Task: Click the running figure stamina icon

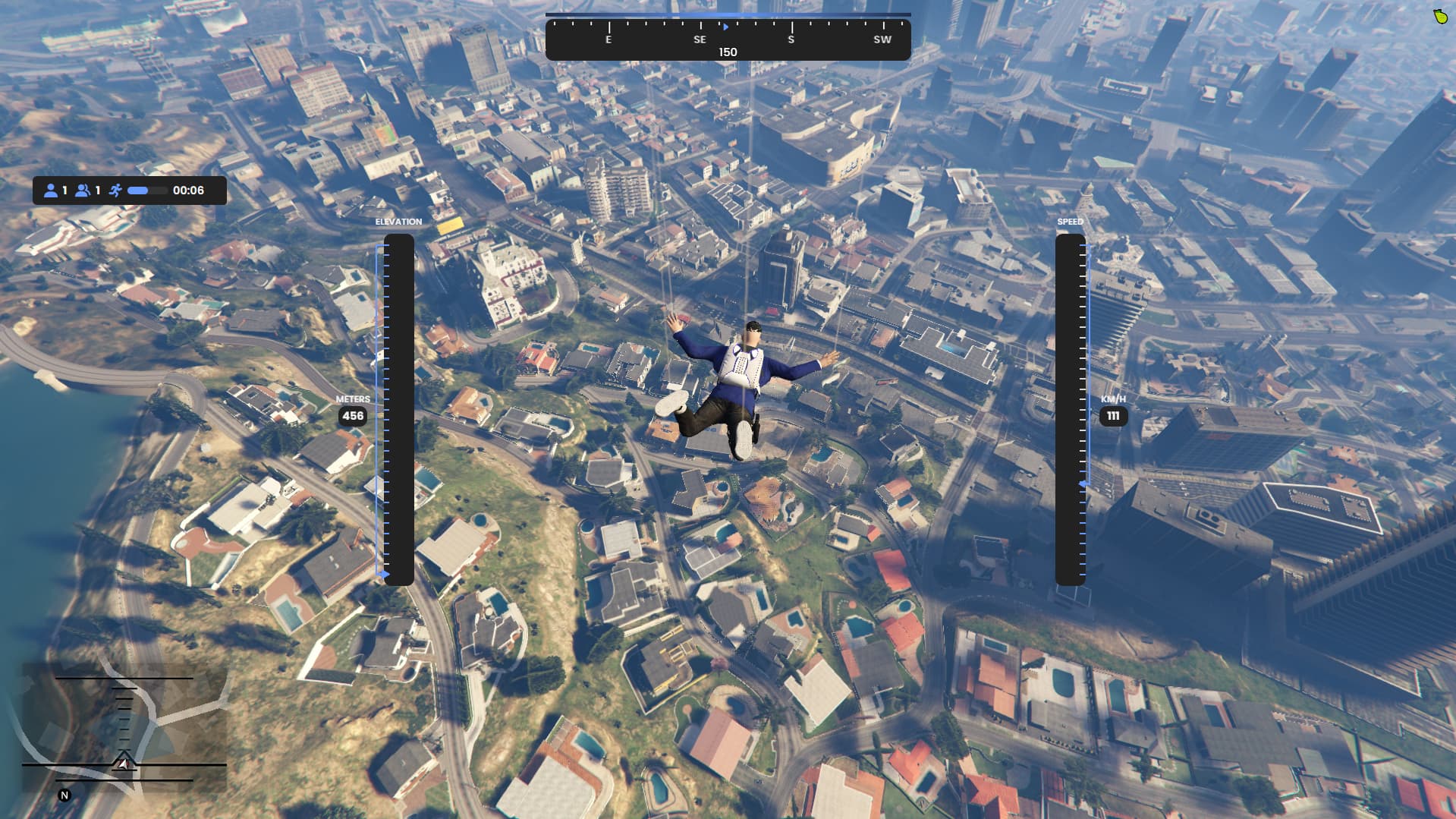Action: [x=115, y=191]
